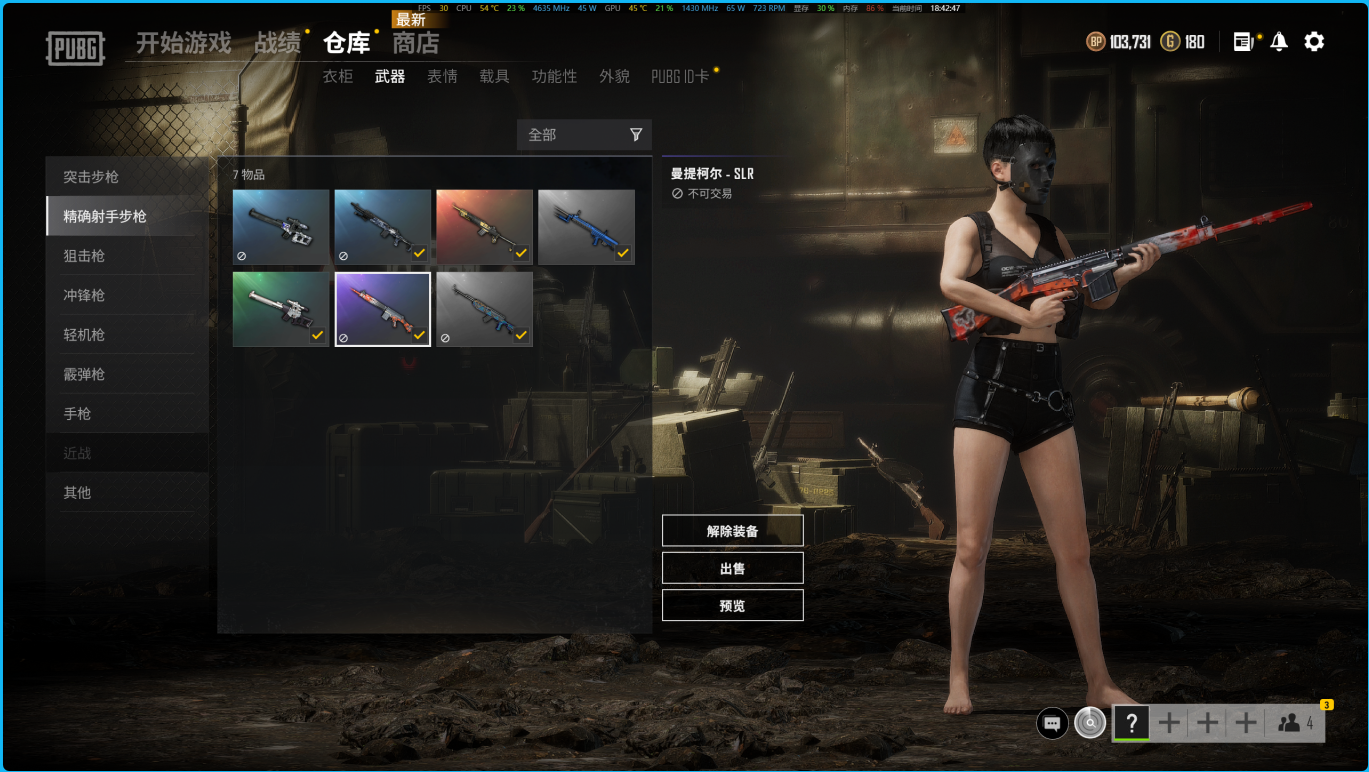Open the 全部 filter dropdown
This screenshot has height=772, width=1369.
coord(584,135)
